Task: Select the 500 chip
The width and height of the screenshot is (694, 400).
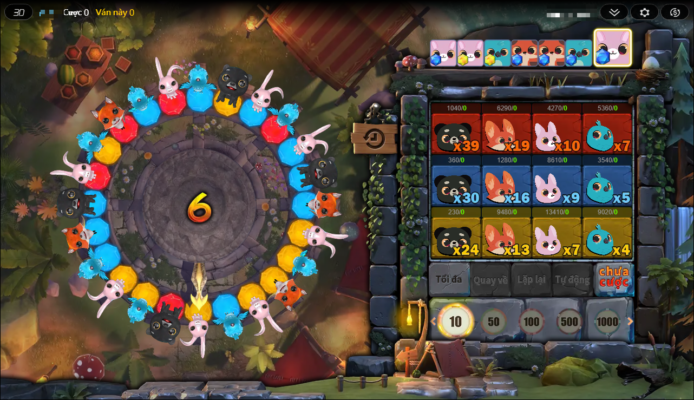Action: (569, 322)
